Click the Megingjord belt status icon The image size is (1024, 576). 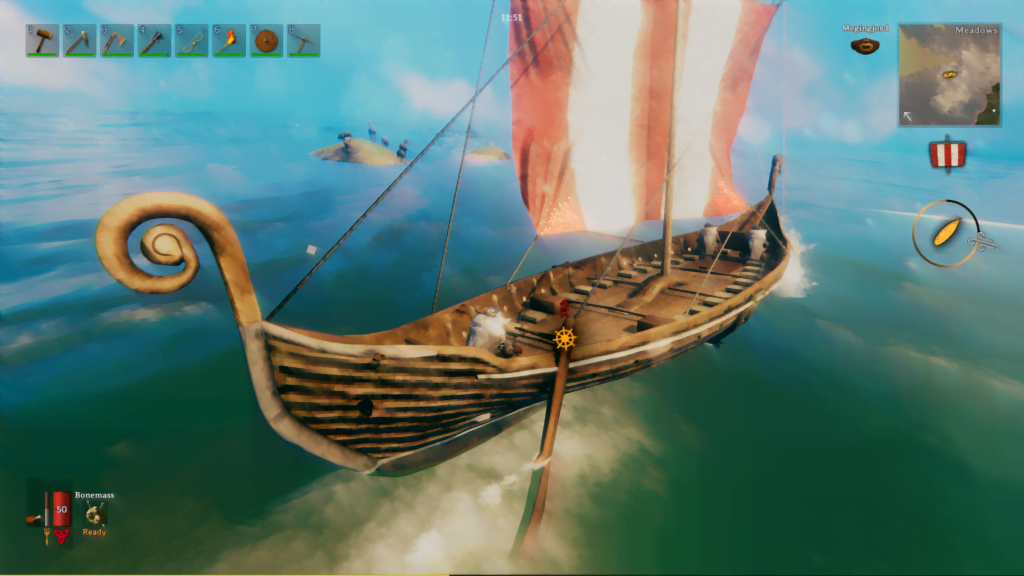pos(865,45)
